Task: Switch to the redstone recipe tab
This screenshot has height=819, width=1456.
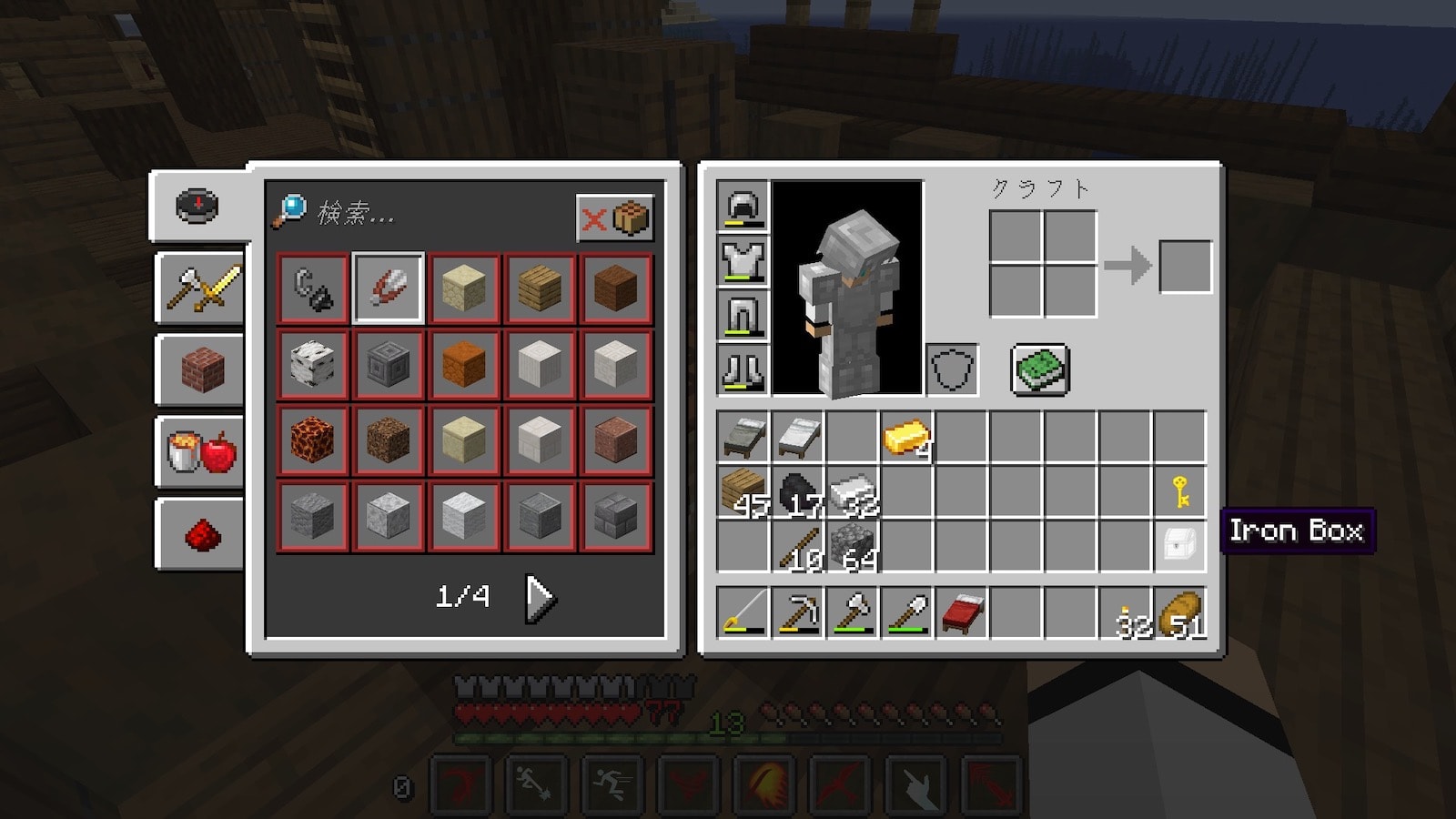Action: 201,534
